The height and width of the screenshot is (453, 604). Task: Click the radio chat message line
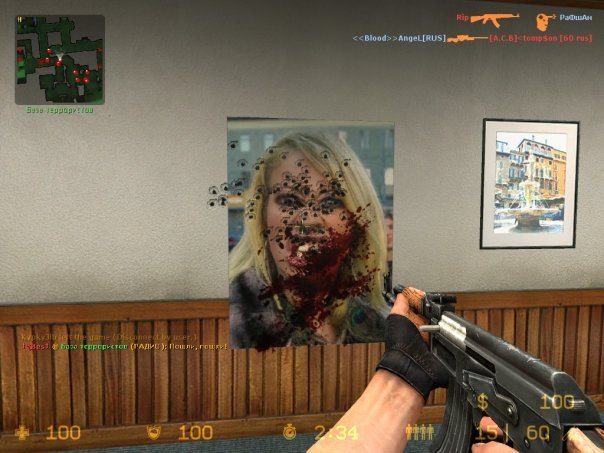point(125,346)
